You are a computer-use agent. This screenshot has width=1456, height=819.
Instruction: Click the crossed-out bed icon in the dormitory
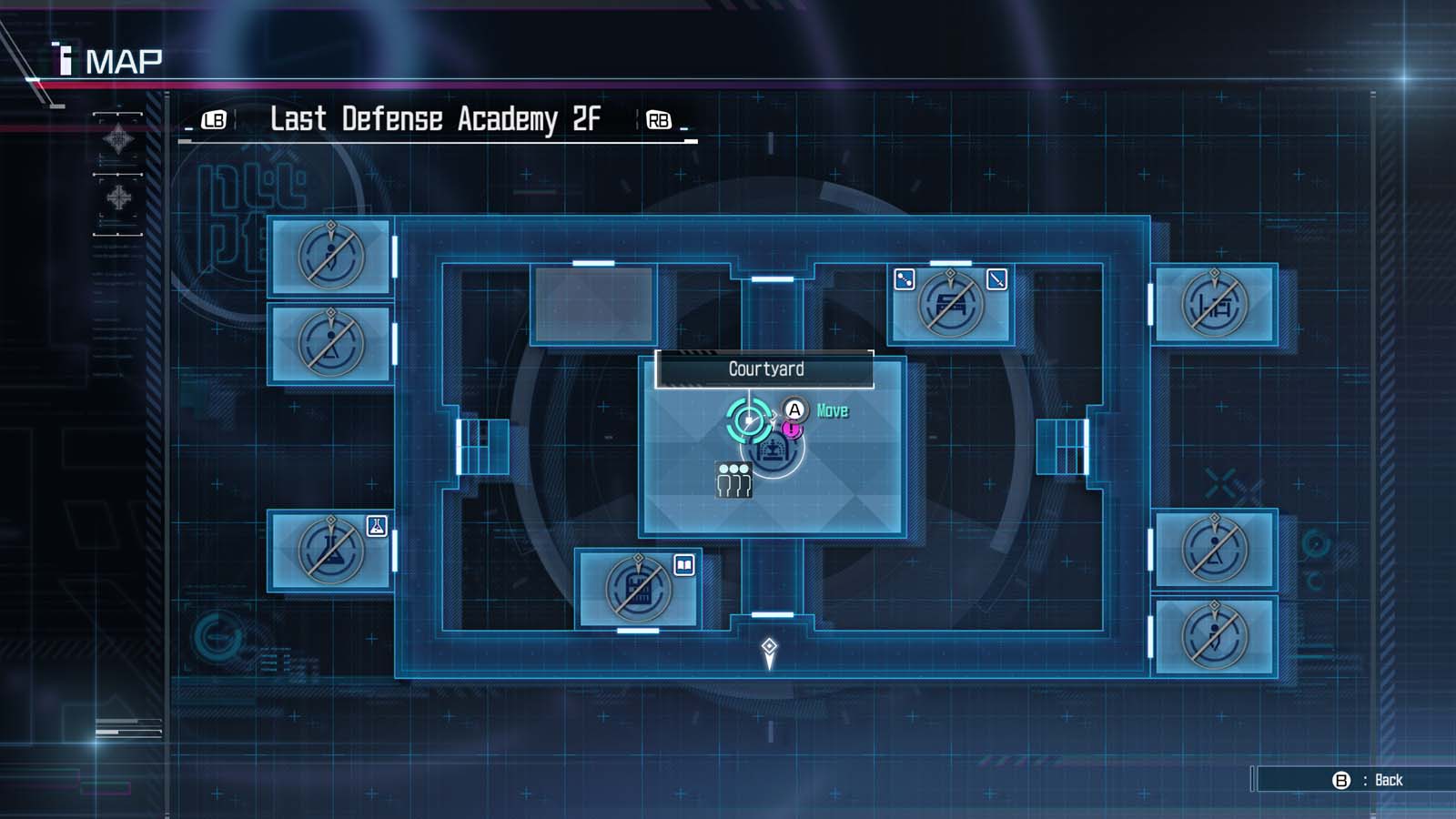pyautogui.click(x=947, y=303)
